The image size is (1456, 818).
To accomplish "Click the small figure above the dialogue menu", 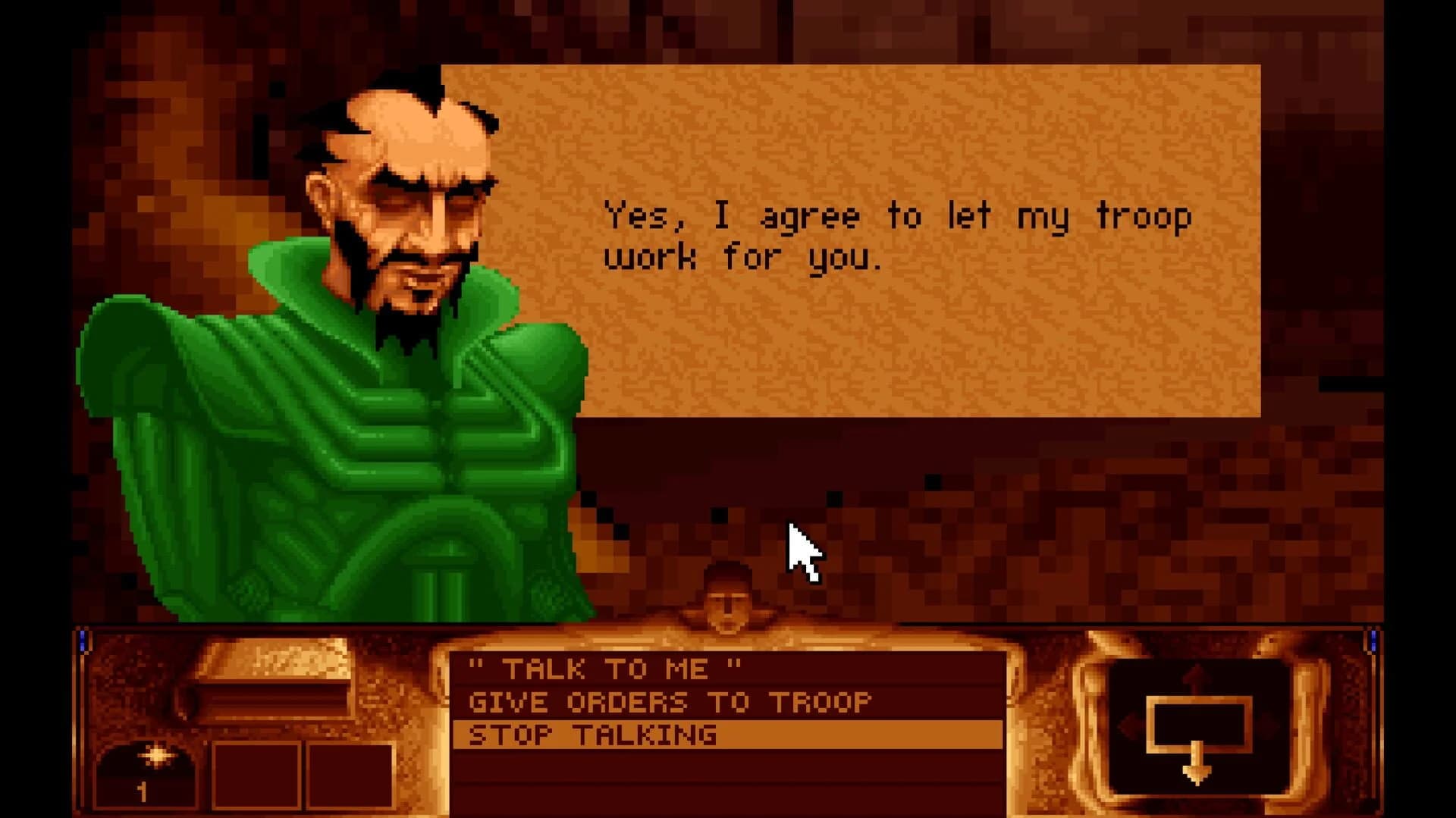I will pos(728,599).
